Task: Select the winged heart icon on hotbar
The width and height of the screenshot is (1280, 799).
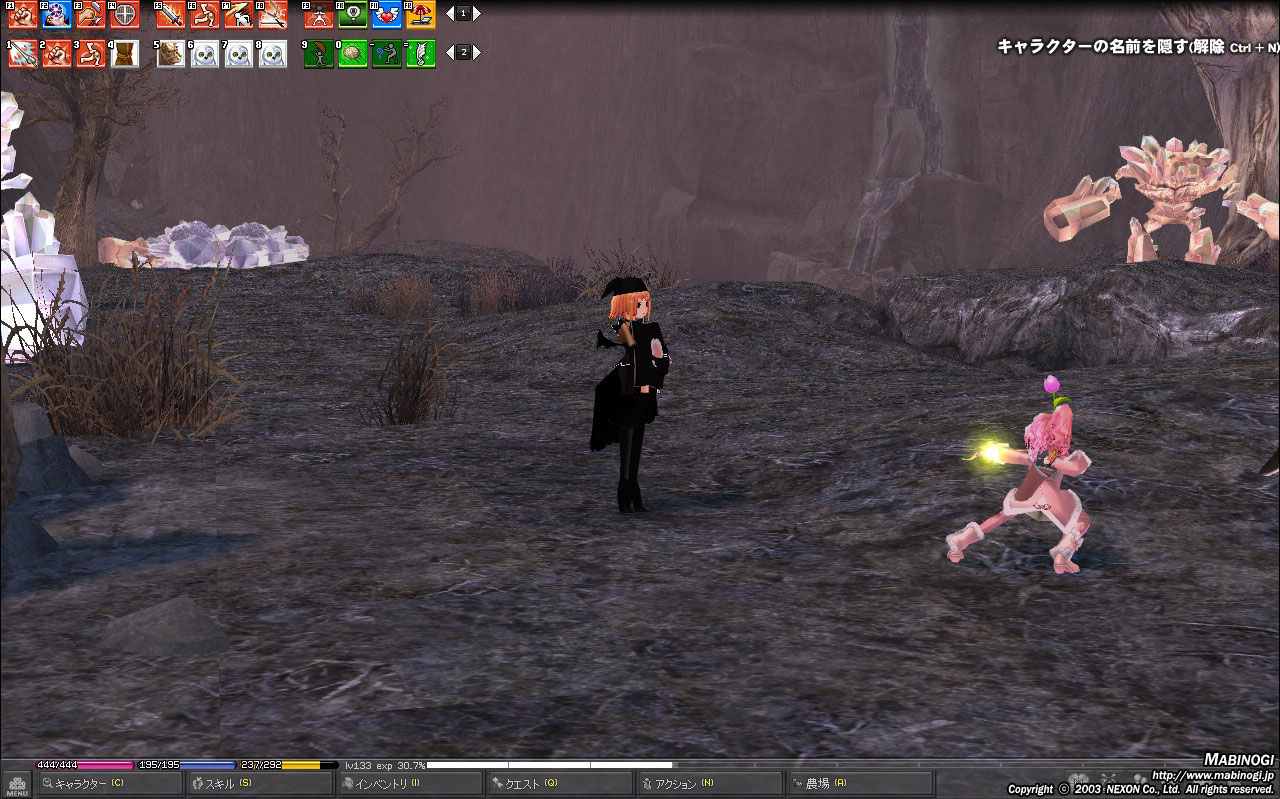Action: pyautogui.click(x=386, y=15)
